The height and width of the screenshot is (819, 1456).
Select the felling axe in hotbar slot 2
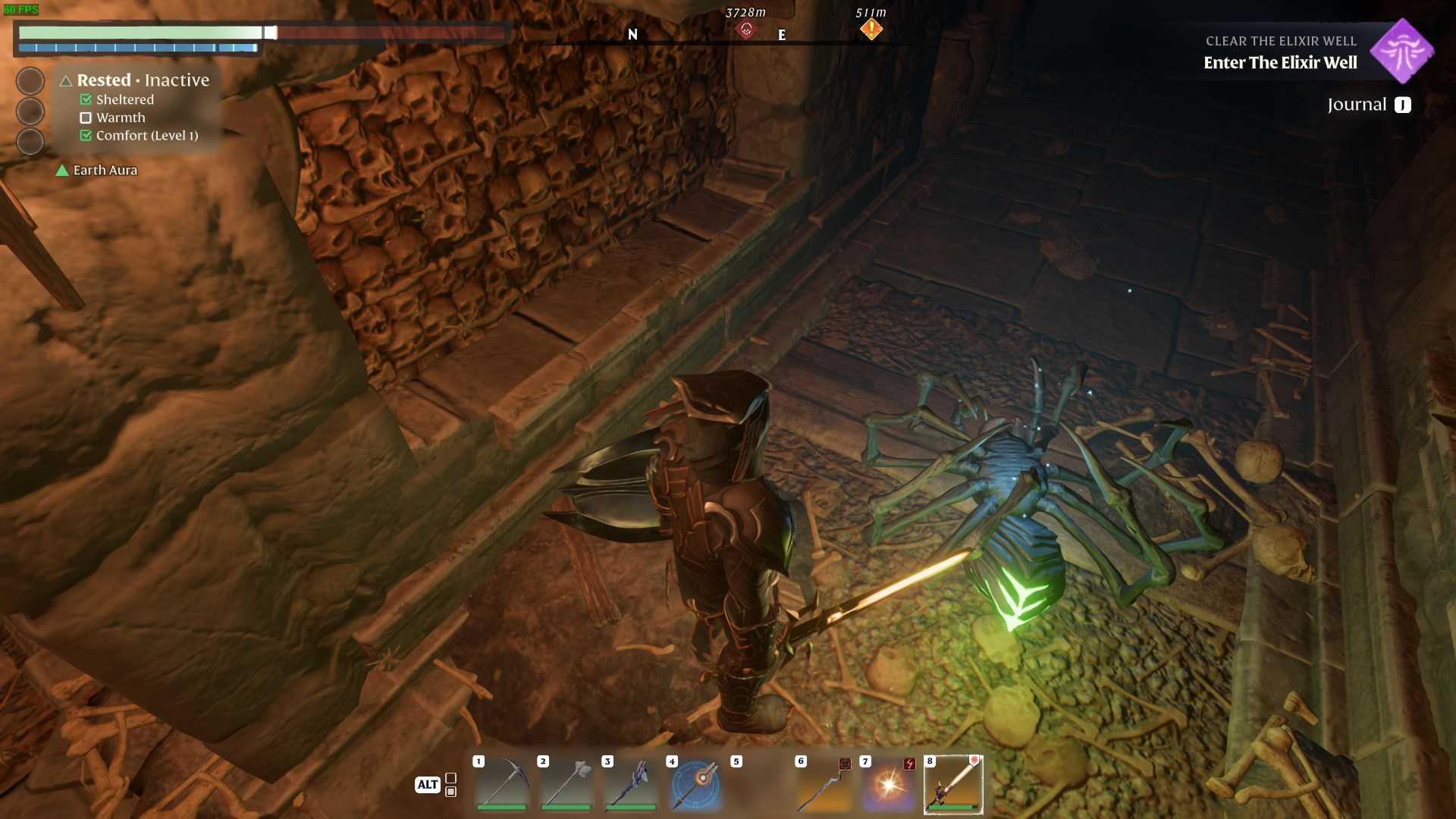point(566,783)
